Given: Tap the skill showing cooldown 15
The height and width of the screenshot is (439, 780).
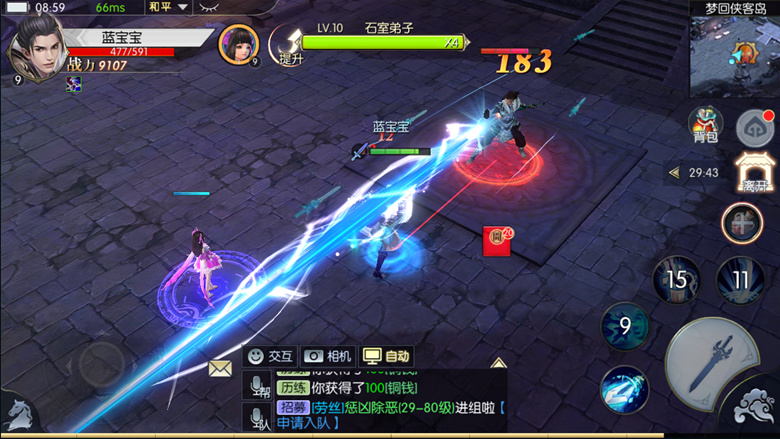Looking at the screenshot, I should tap(677, 279).
